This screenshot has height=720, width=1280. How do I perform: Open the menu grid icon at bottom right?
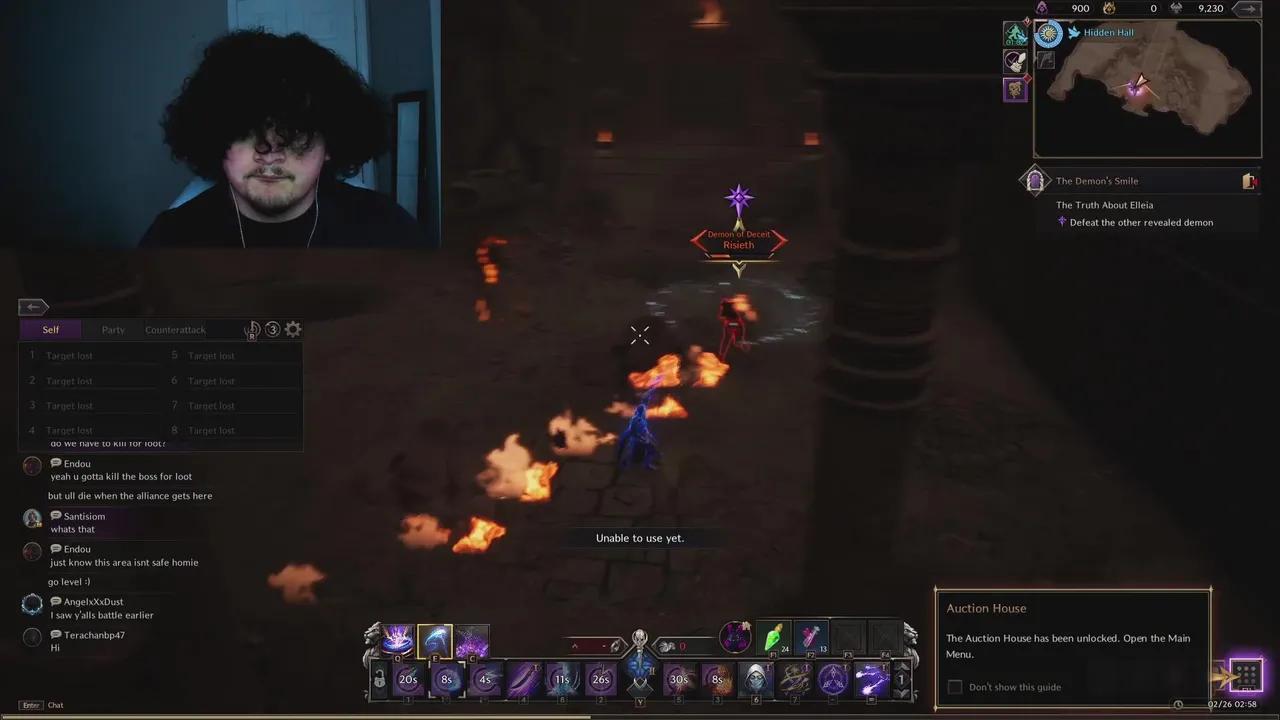point(1246,675)
